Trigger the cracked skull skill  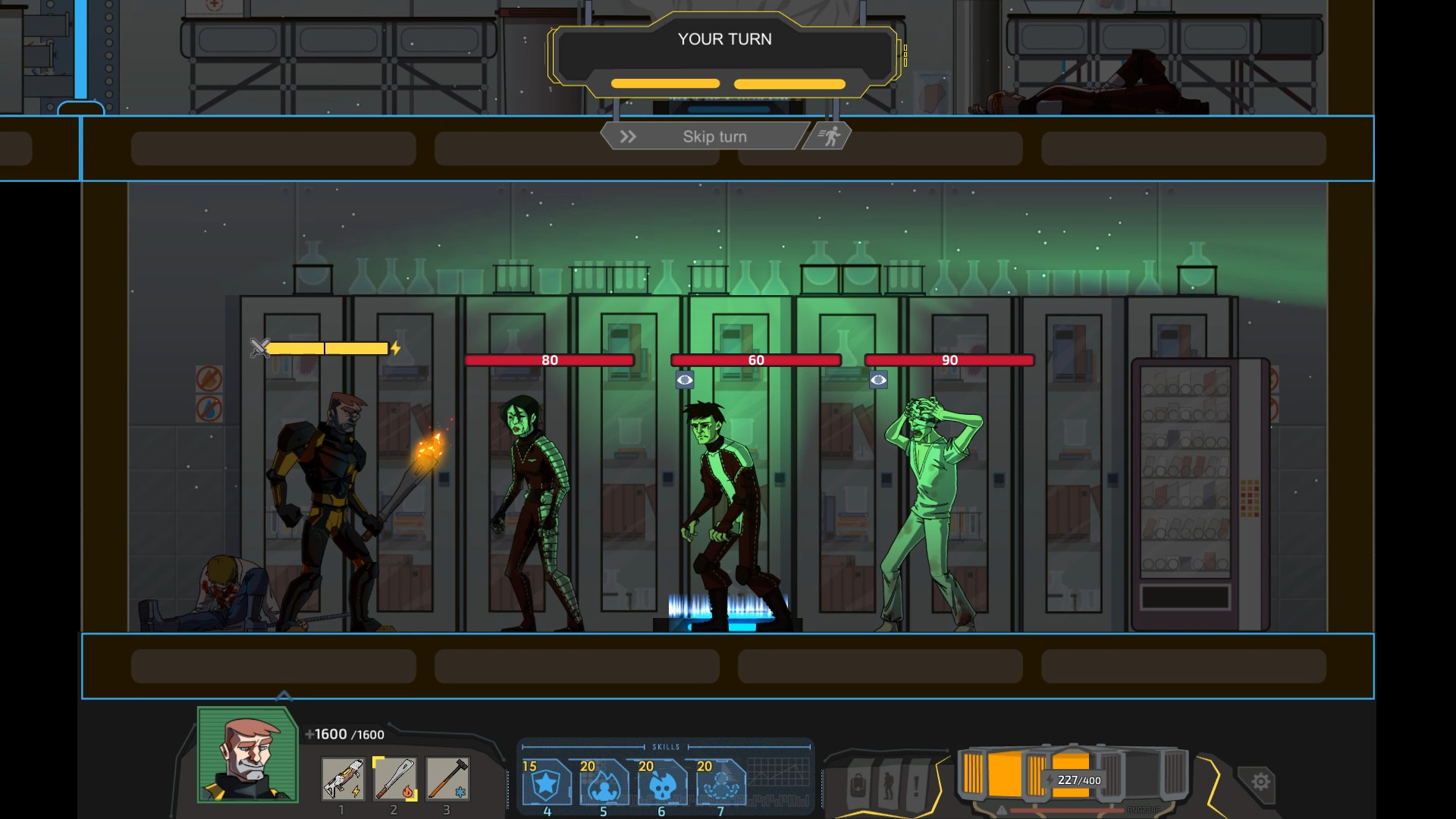pyautogui.click(x=662, y=783)
